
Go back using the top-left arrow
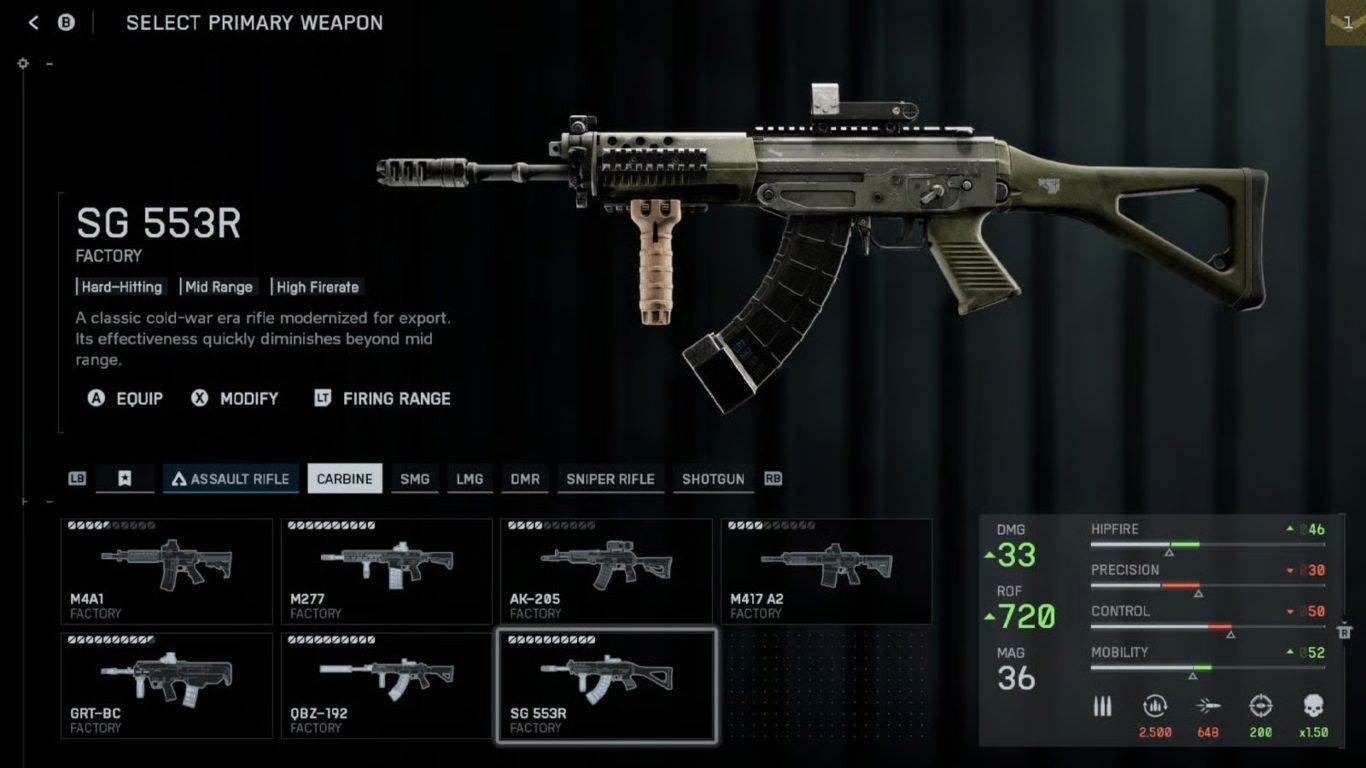(34, 22)
